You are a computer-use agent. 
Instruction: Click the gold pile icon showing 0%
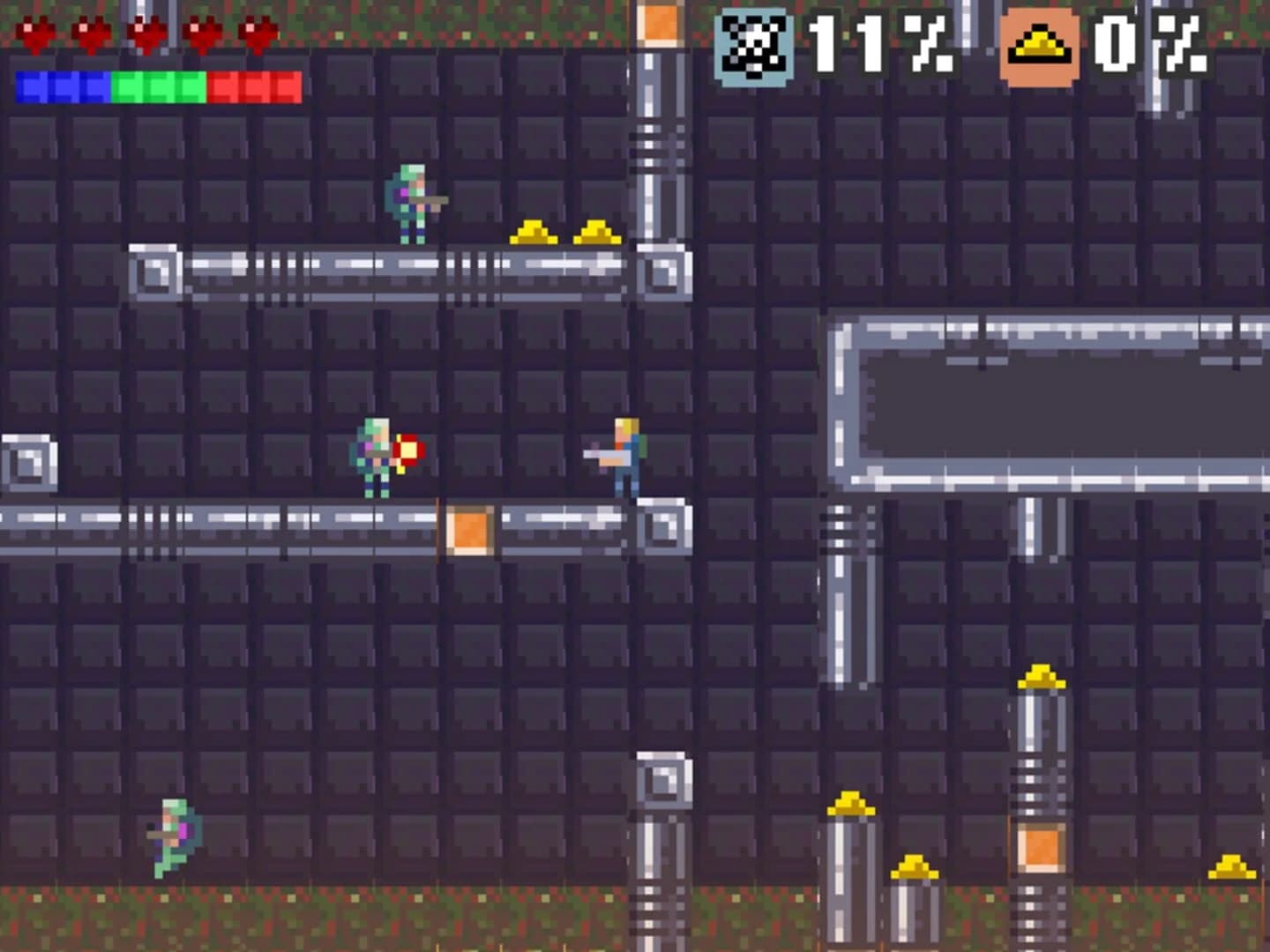pos(1042,41)
